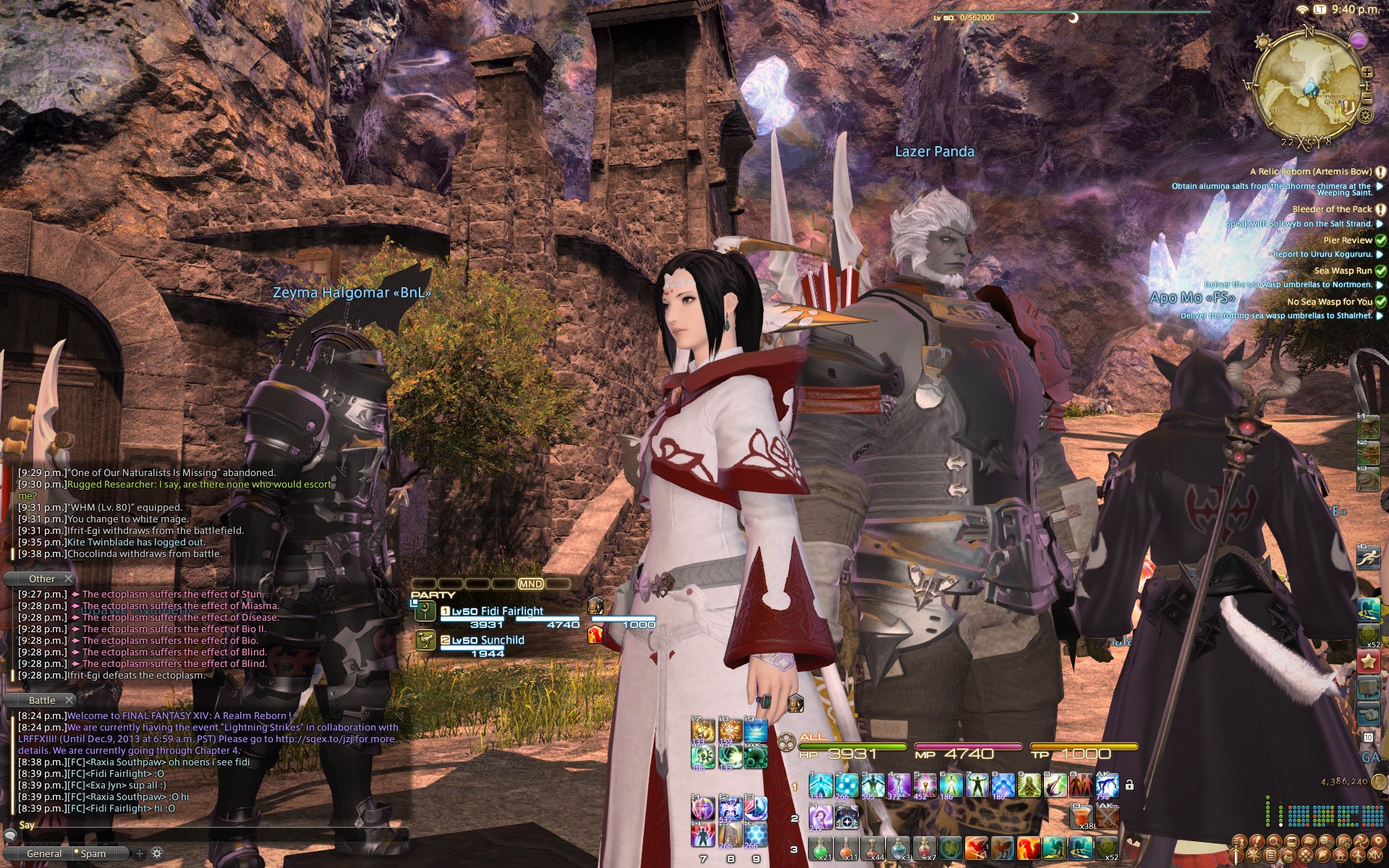
Task: Use the green potion stack of 21
Action: 821,848
